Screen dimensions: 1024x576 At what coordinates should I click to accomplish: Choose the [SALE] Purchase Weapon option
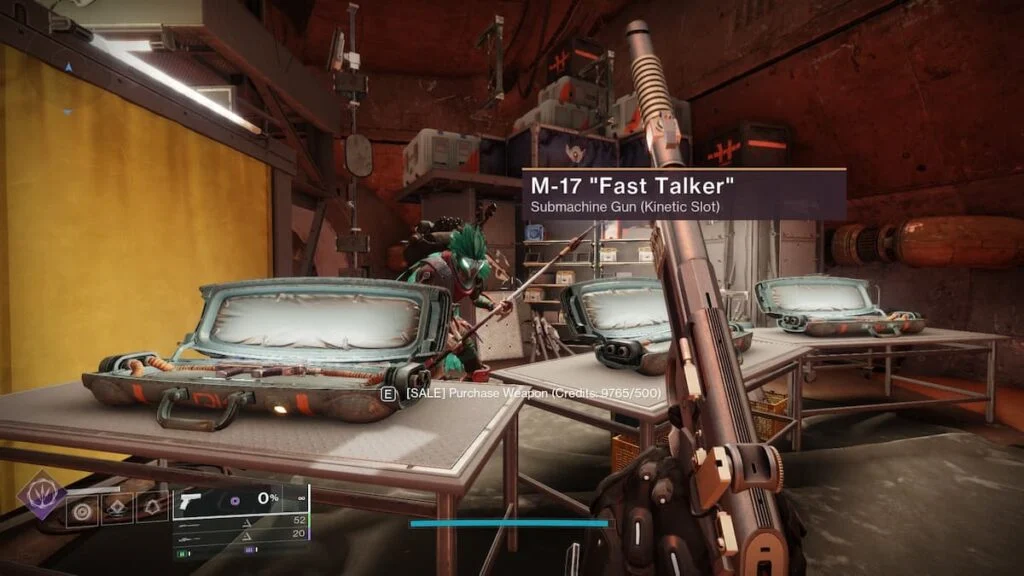click(x=524, y=394)
